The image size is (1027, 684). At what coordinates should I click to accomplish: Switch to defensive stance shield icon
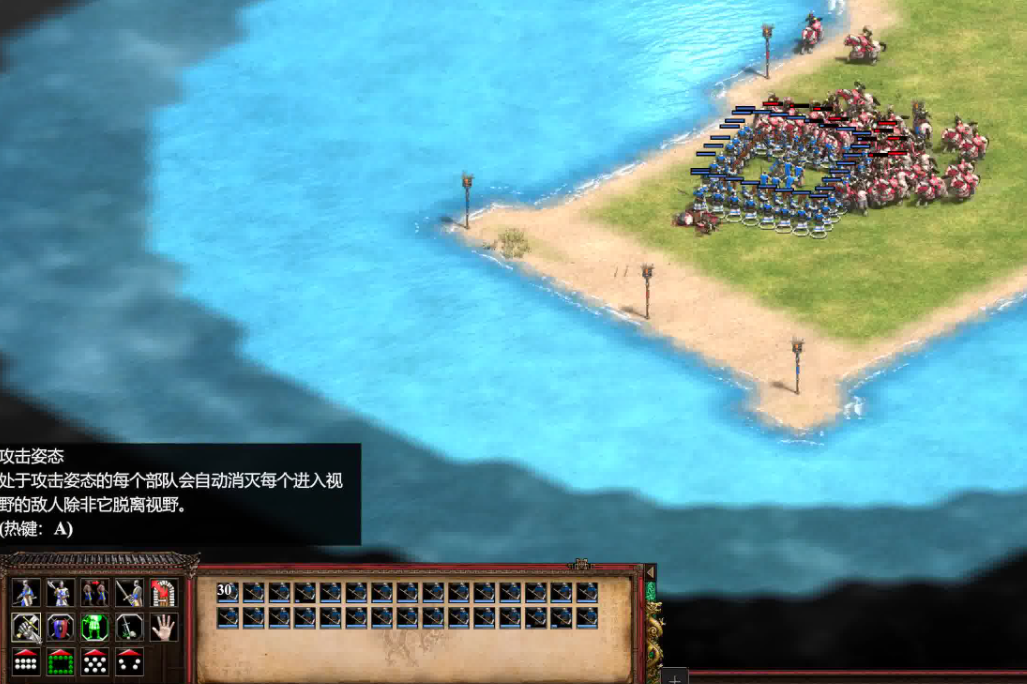pos(60,627)
